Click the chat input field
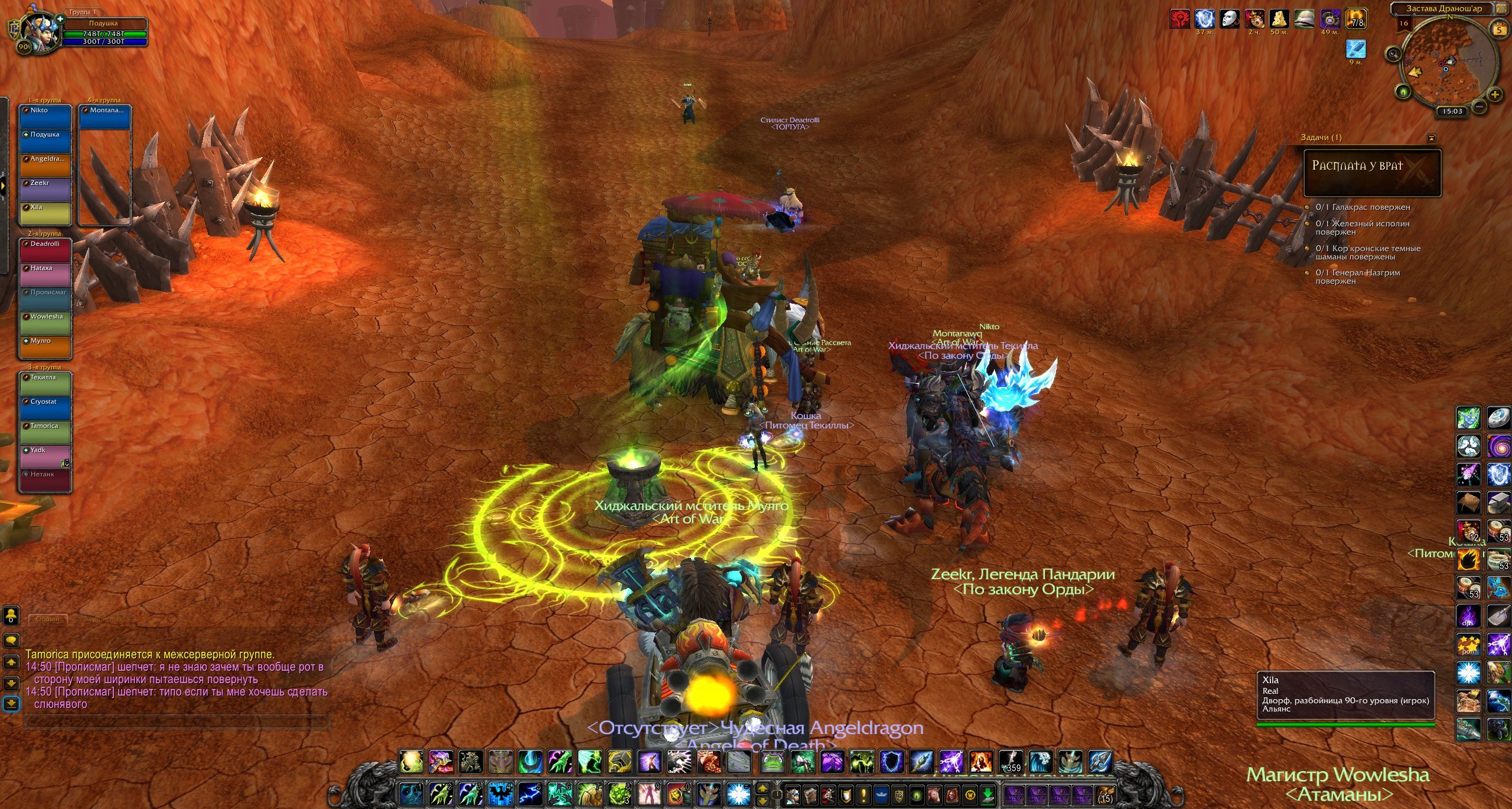Screen dimensions: 1512x809 click(177, 722)
